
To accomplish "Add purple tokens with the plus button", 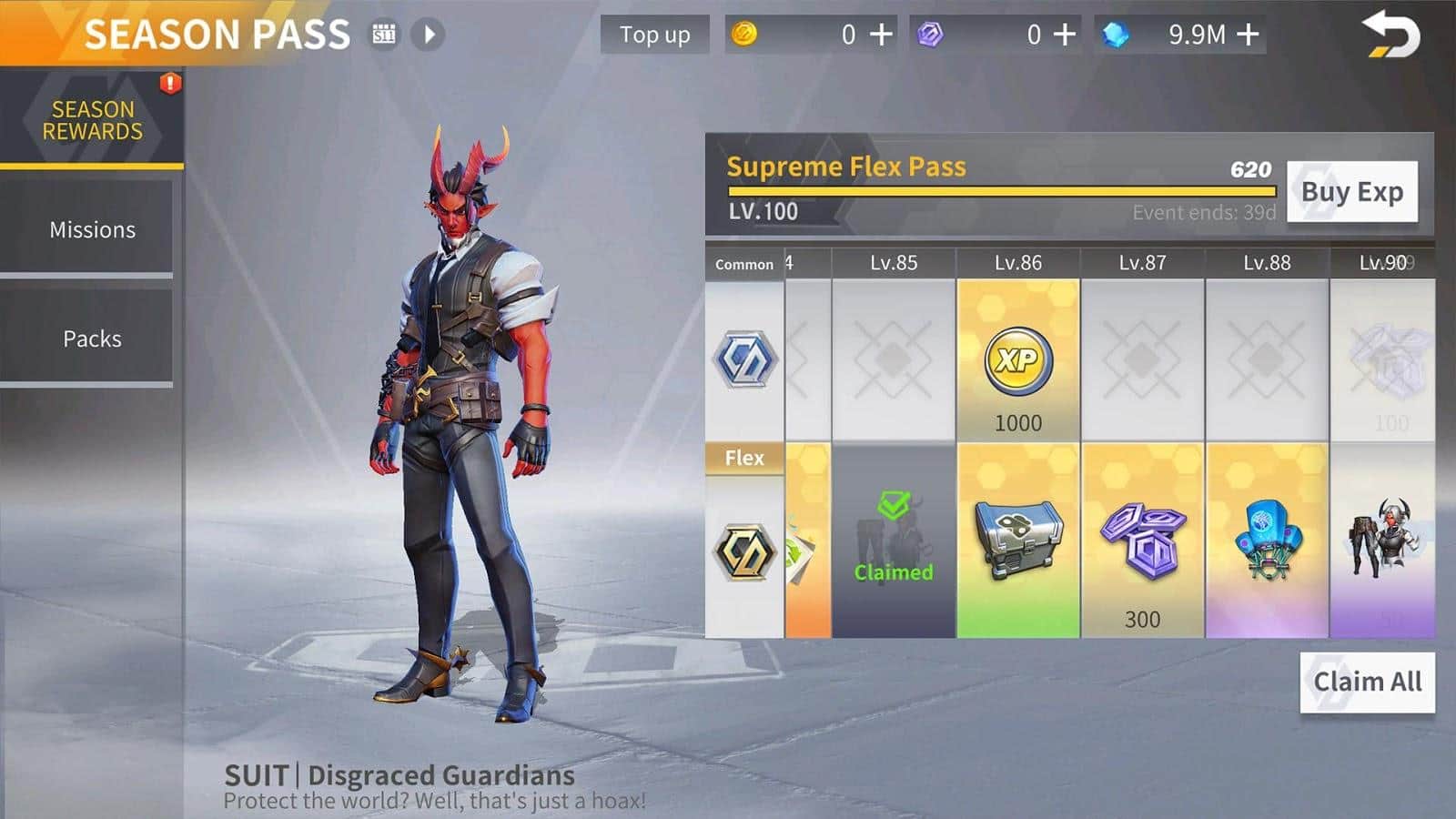I will (x=1065, y=35).
